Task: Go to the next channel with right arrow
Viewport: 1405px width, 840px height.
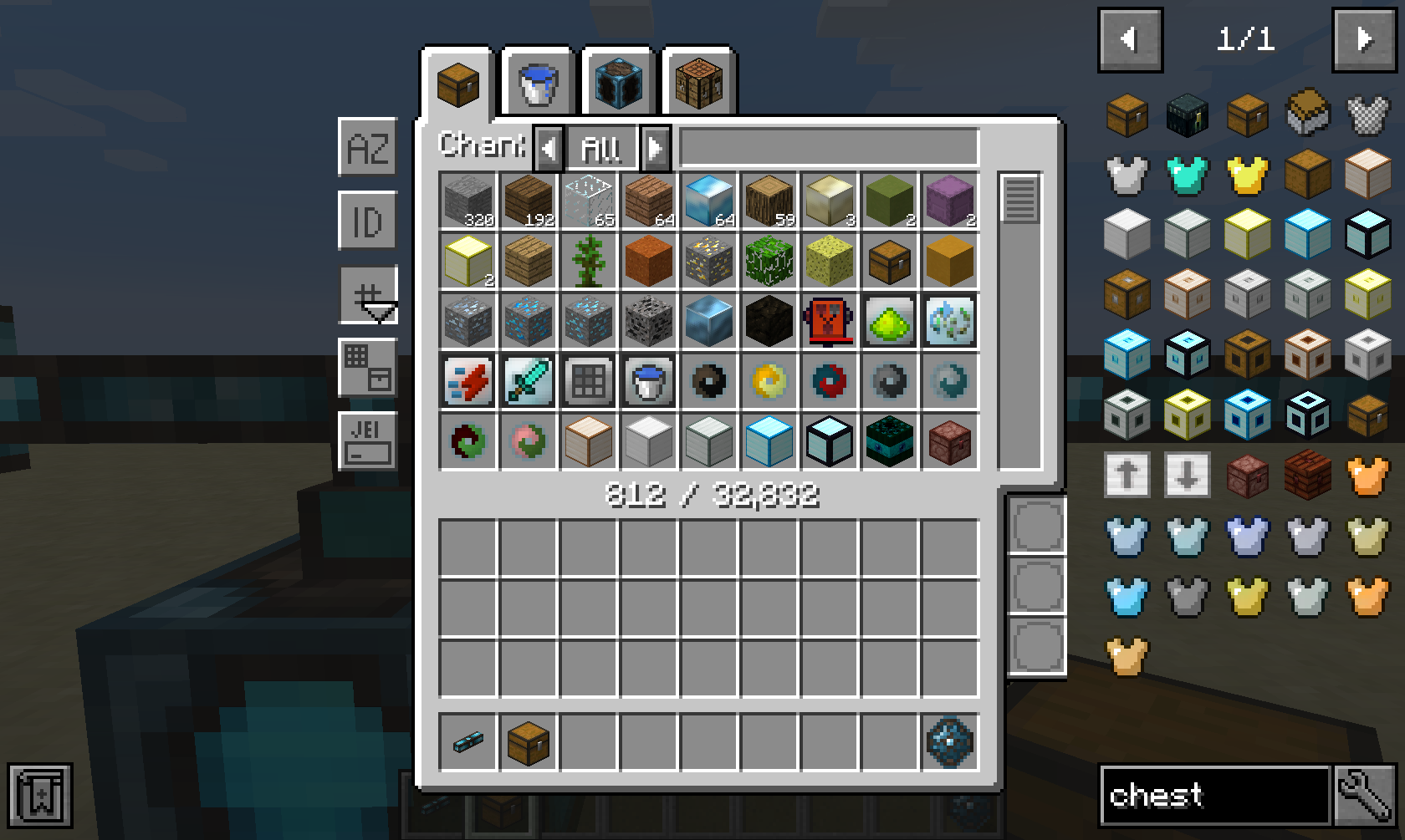Action: pos(656,149)
